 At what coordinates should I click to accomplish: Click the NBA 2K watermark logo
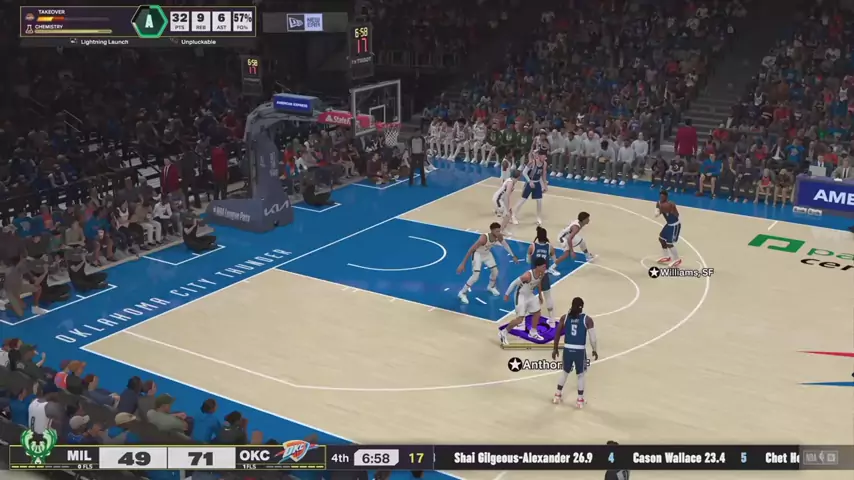[x=821, y=458]
